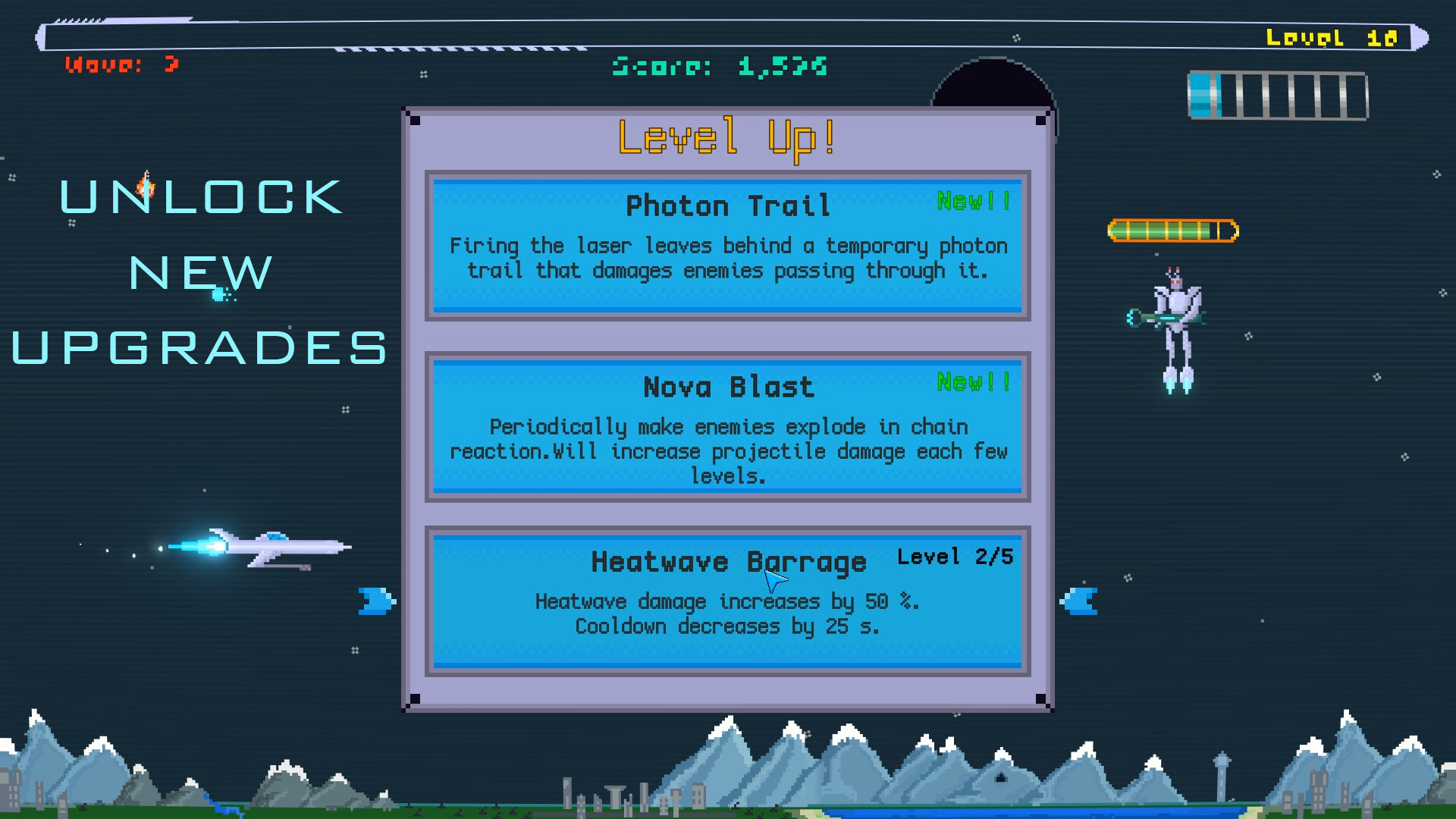
Task: Select the fish enemy on the right side
Action: coord(1079,600)
